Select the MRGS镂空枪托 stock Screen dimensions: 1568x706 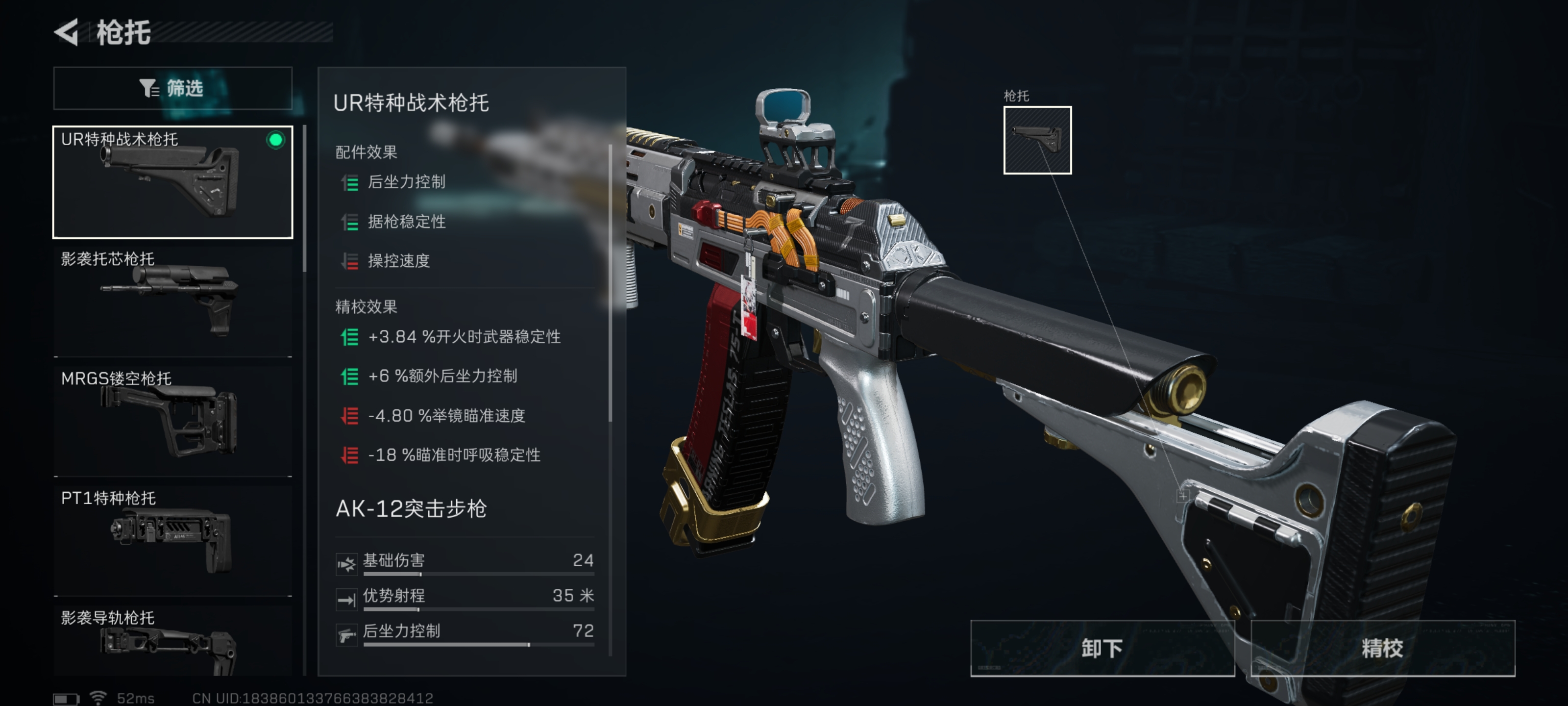tap(172, 417)
